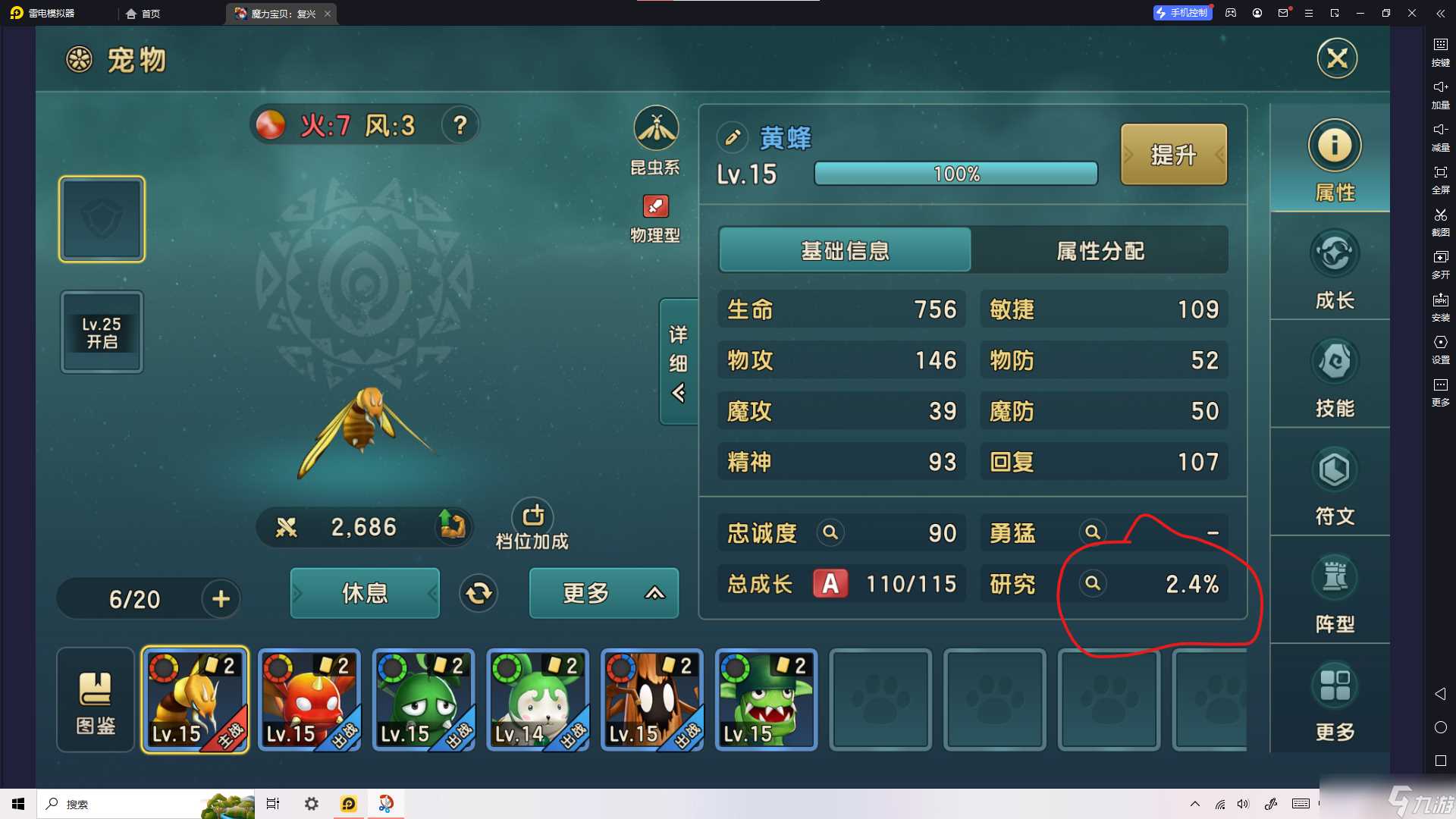Select the 基础信息 tab
Image resolution: width=1456 pixels, height=819 pixels.
tap(844, 250)
